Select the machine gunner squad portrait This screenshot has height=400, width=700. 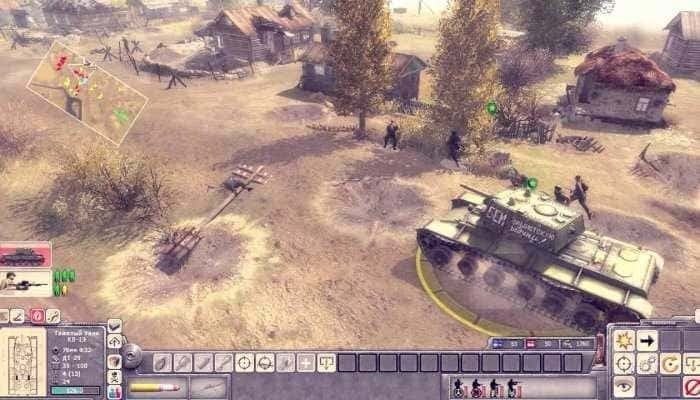(24, 282)
